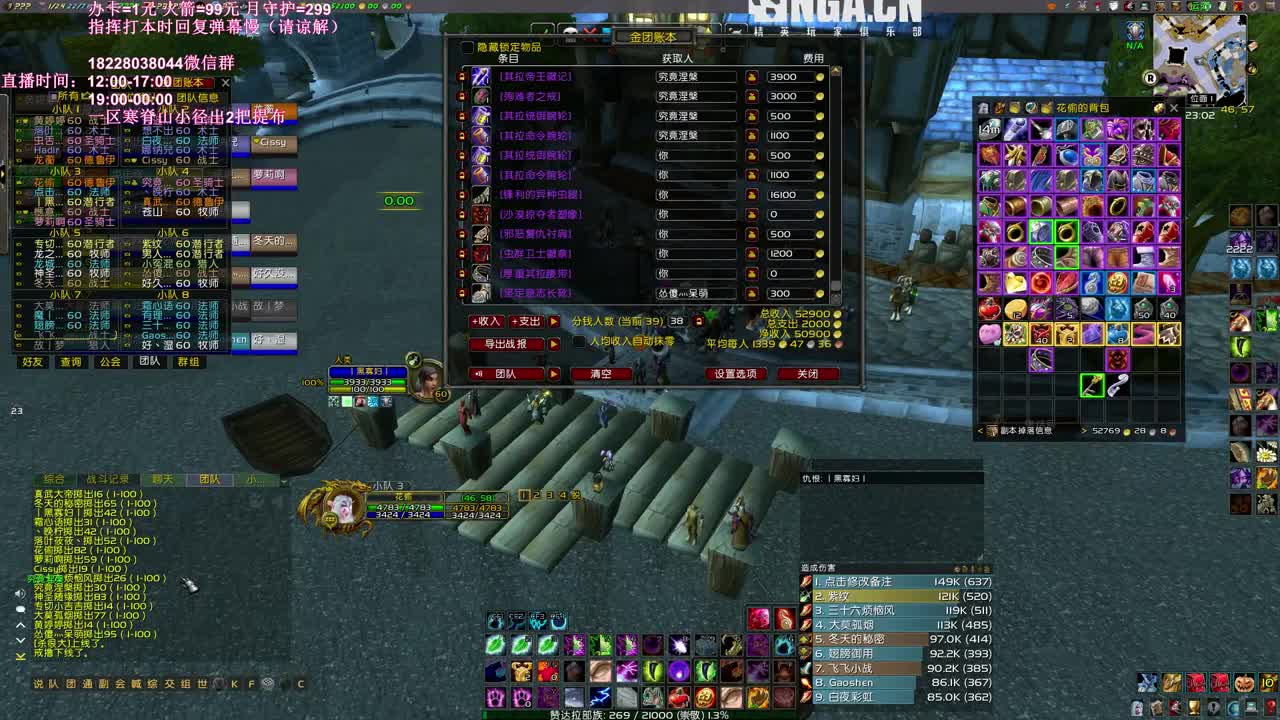Click the 其拉帝王徽记 item icon in the ledger
This screenshot has height=720, width=1280.
tap(479, 78)
